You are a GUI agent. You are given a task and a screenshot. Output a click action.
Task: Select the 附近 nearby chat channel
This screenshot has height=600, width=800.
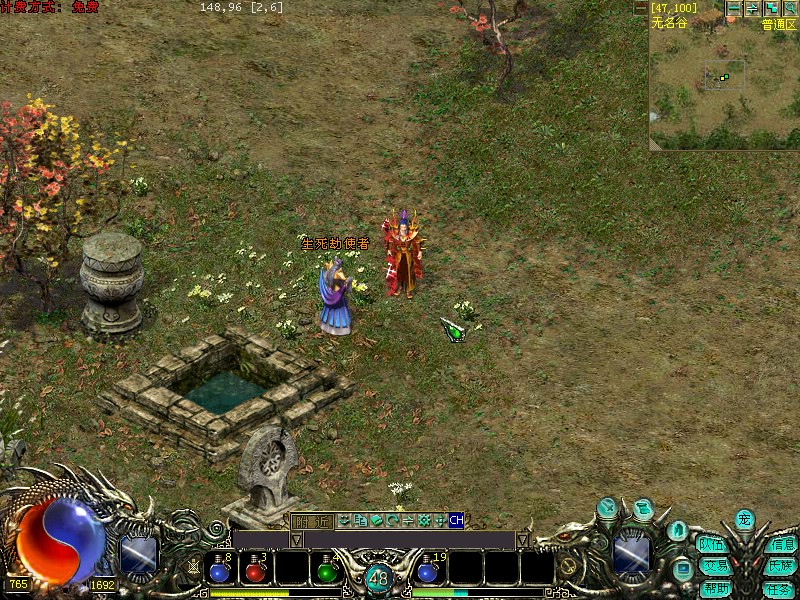[312, 520]
